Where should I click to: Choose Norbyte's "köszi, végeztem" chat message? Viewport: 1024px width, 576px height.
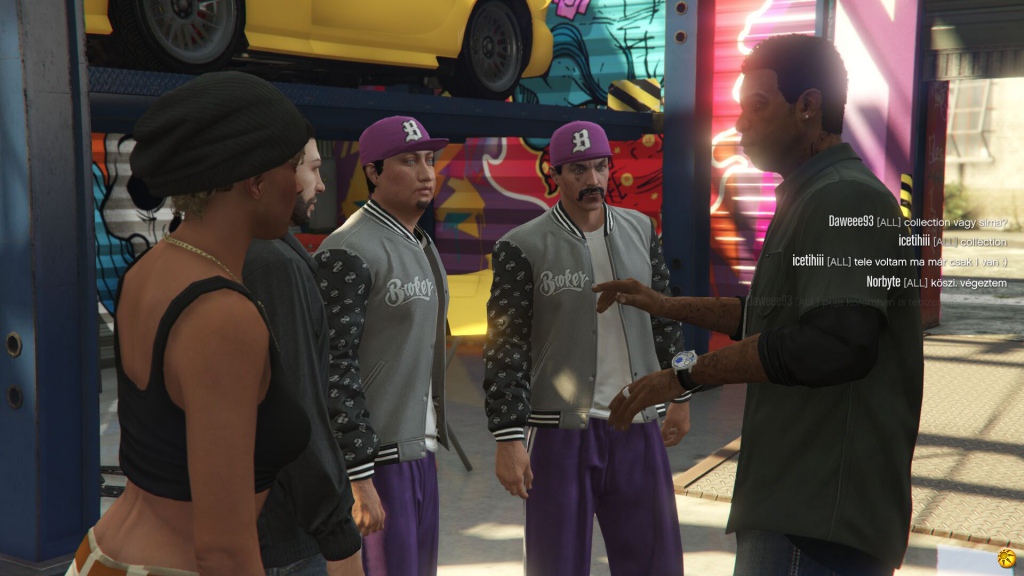click(936, 281)
